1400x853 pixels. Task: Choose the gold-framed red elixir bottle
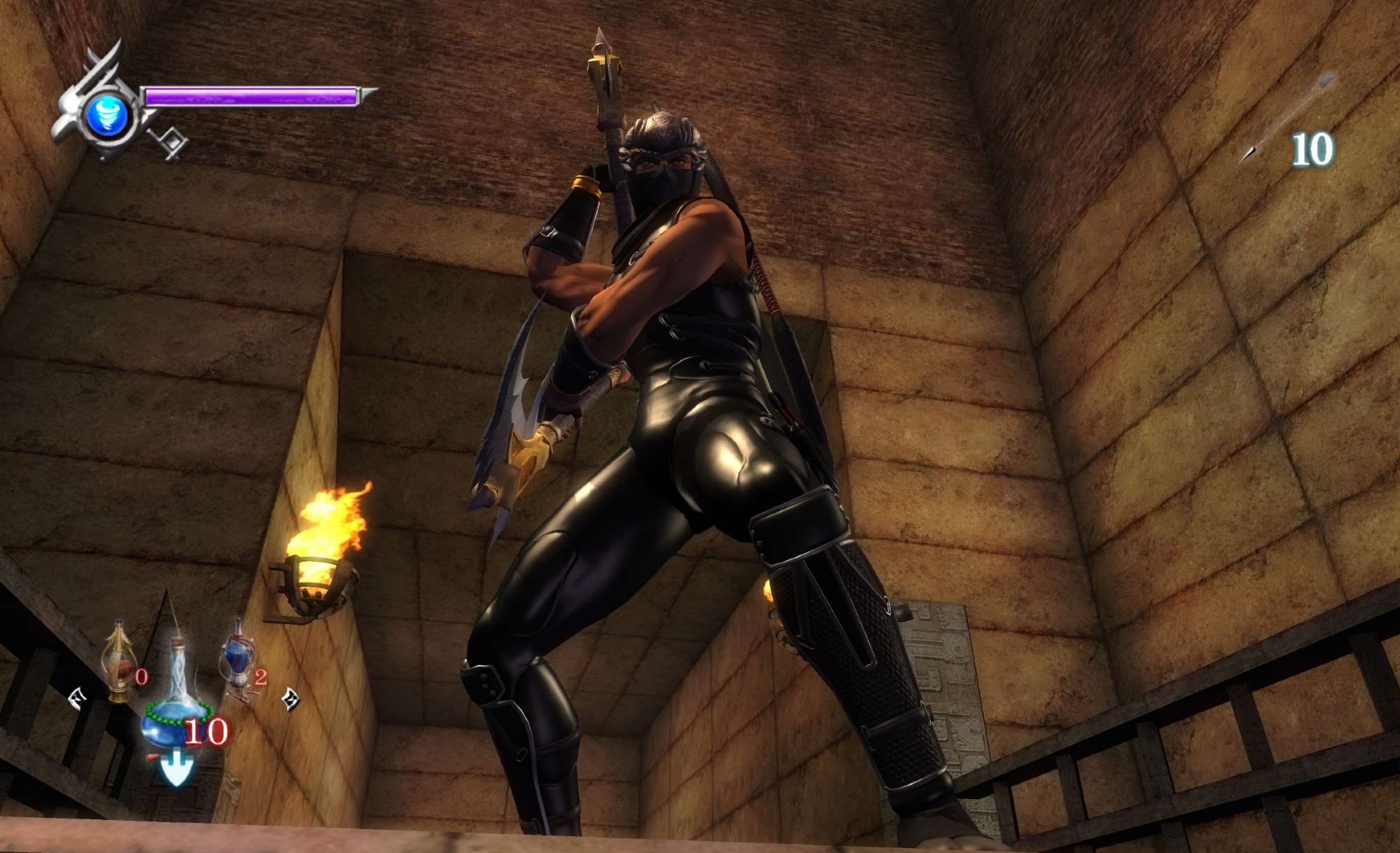(118, 662)
